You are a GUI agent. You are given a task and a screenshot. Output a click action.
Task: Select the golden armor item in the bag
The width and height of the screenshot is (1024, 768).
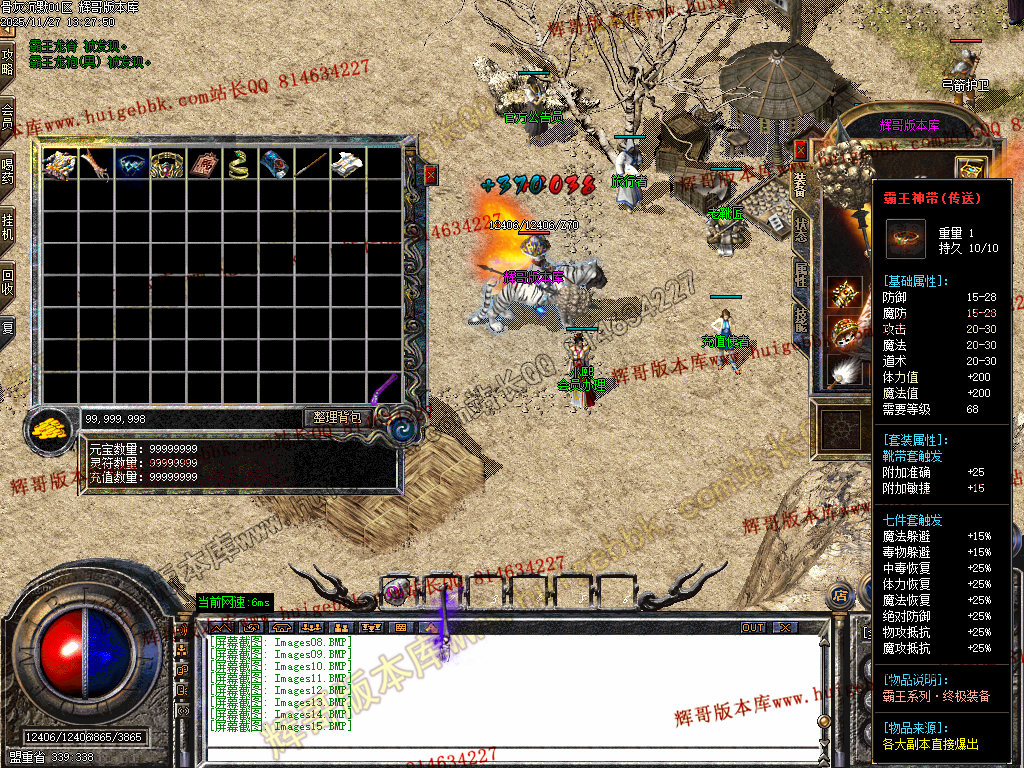pos(59,164)
